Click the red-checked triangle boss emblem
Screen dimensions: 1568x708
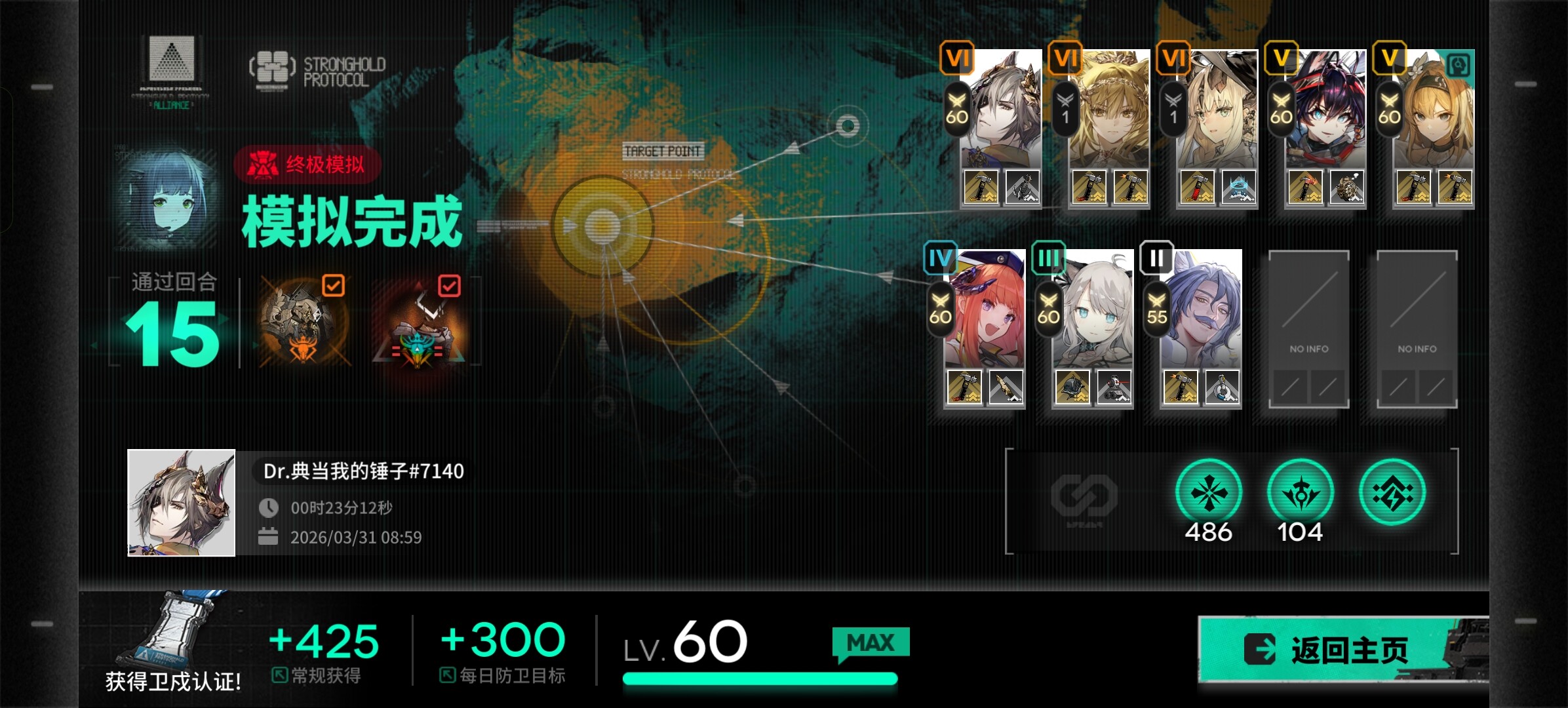coord(420,324)
